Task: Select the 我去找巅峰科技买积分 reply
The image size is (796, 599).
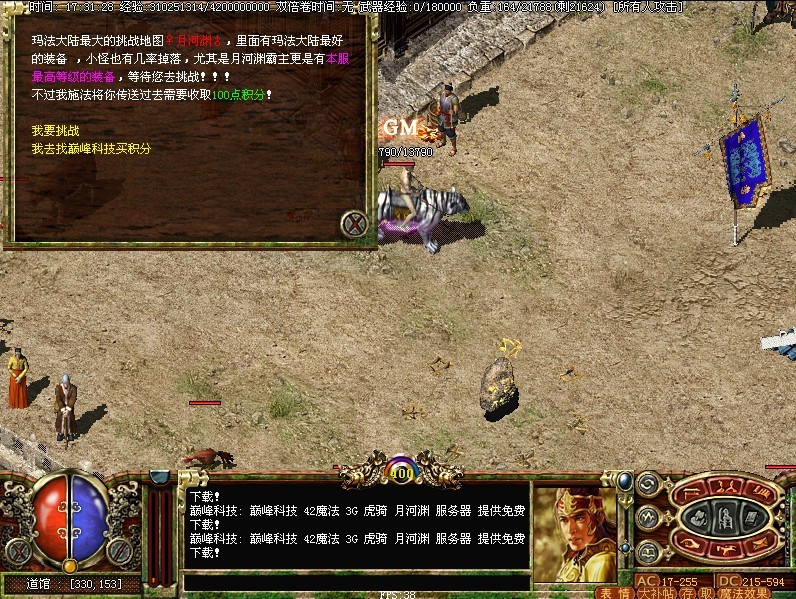Action: (91, 149)
